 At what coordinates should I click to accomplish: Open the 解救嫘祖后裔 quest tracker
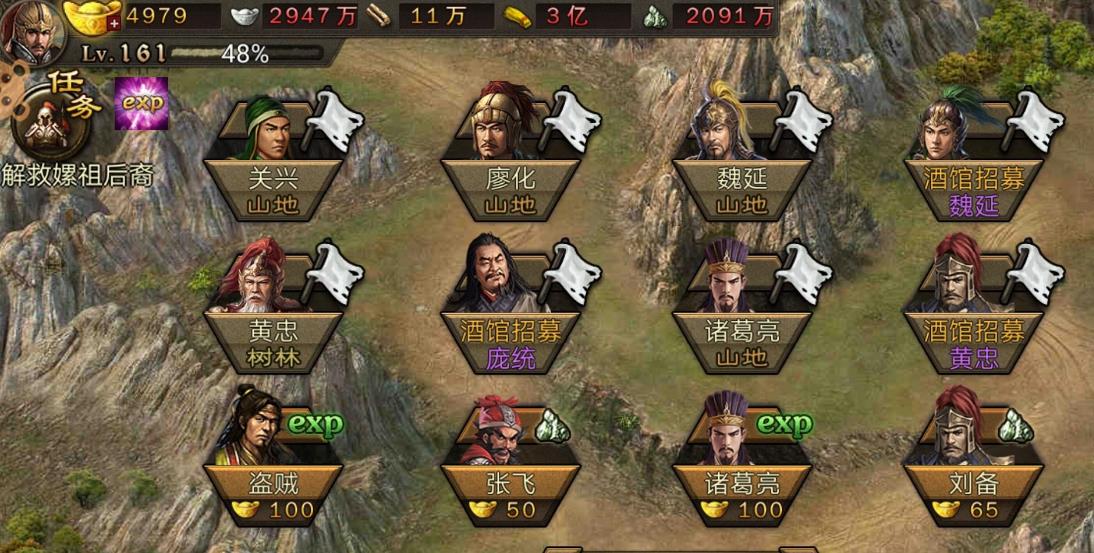click(x=78, y=174)
